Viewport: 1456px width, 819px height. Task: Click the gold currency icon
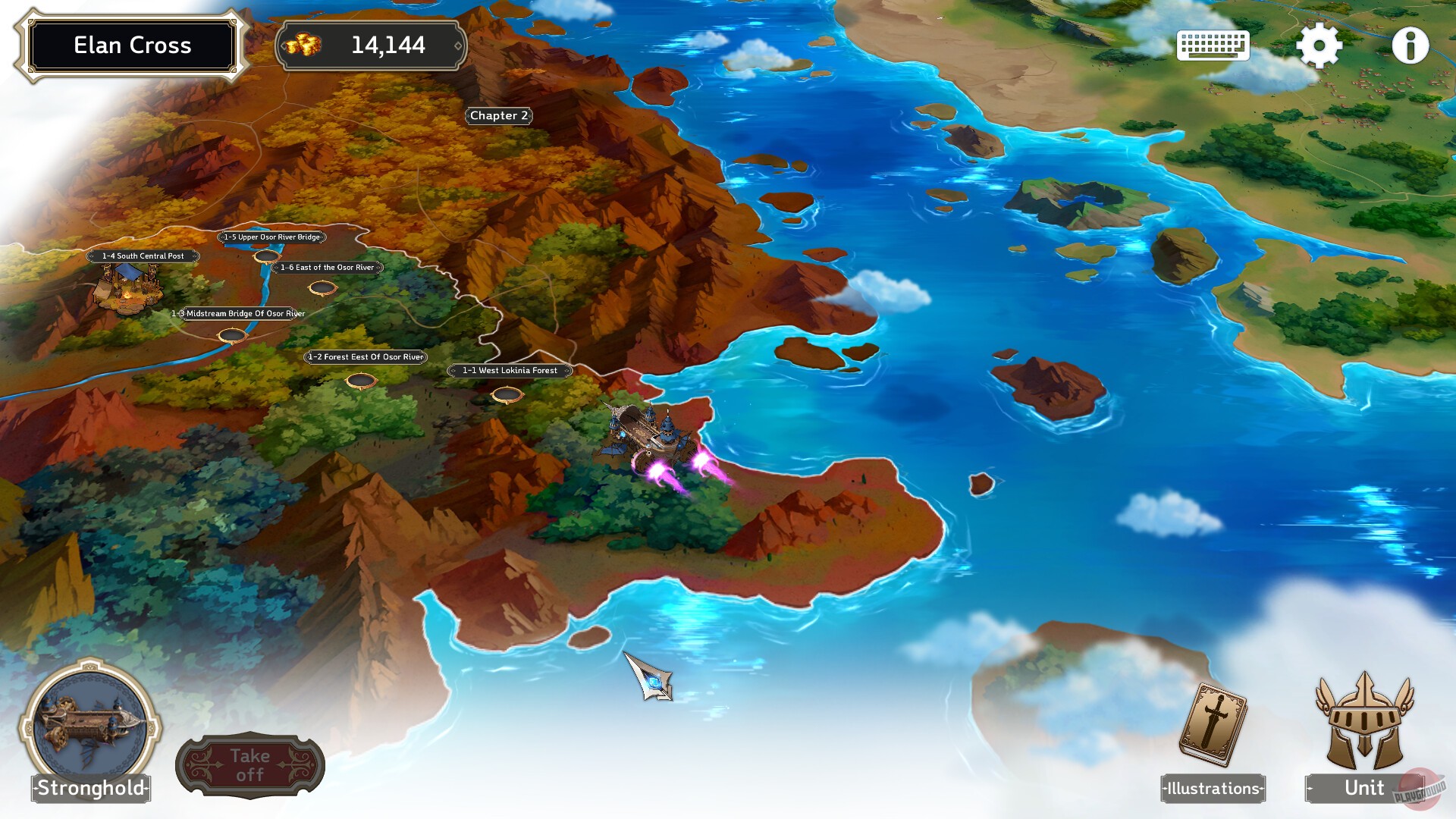[x=306, y=45]
